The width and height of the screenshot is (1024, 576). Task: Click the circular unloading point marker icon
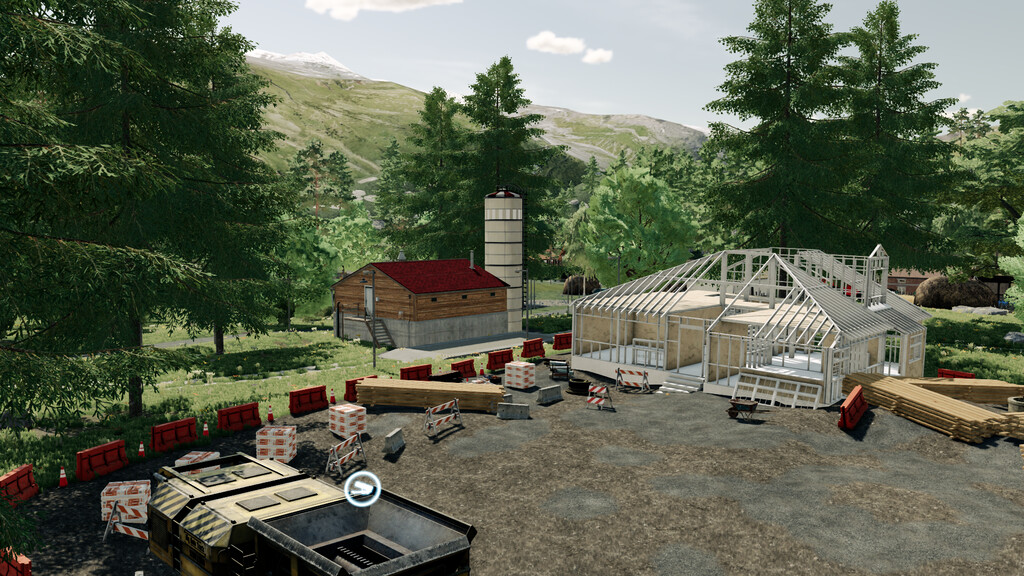click(x=361, y=489)
